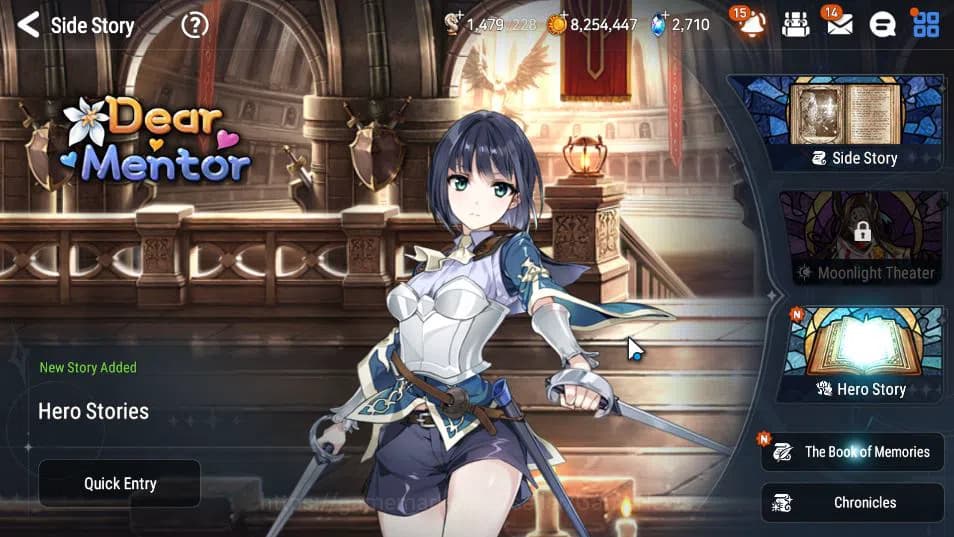This screenshot has height=537, width=954.
Task: Open the Hero Story panel
Action: point(861,354)
